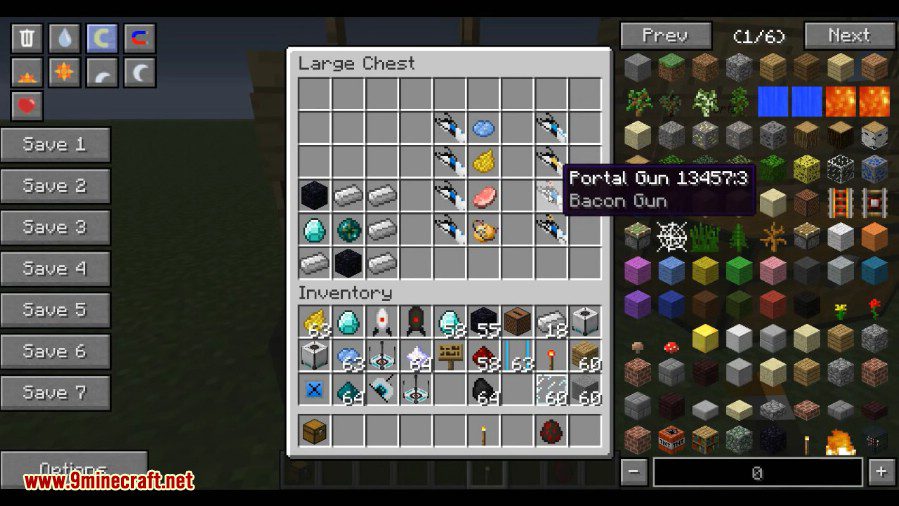Focus the item quantity input field

[x=757, y=472]
